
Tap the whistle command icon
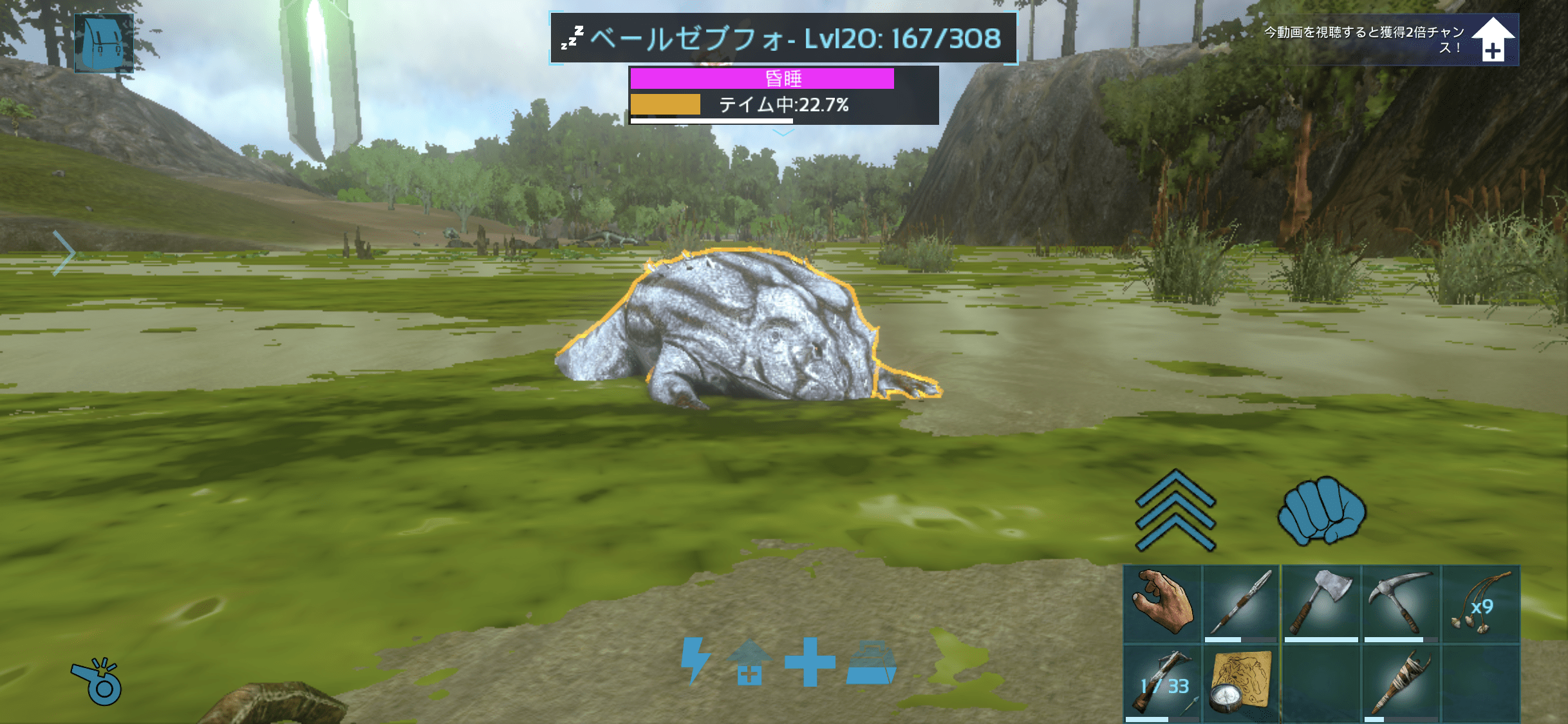click(97, 682)
